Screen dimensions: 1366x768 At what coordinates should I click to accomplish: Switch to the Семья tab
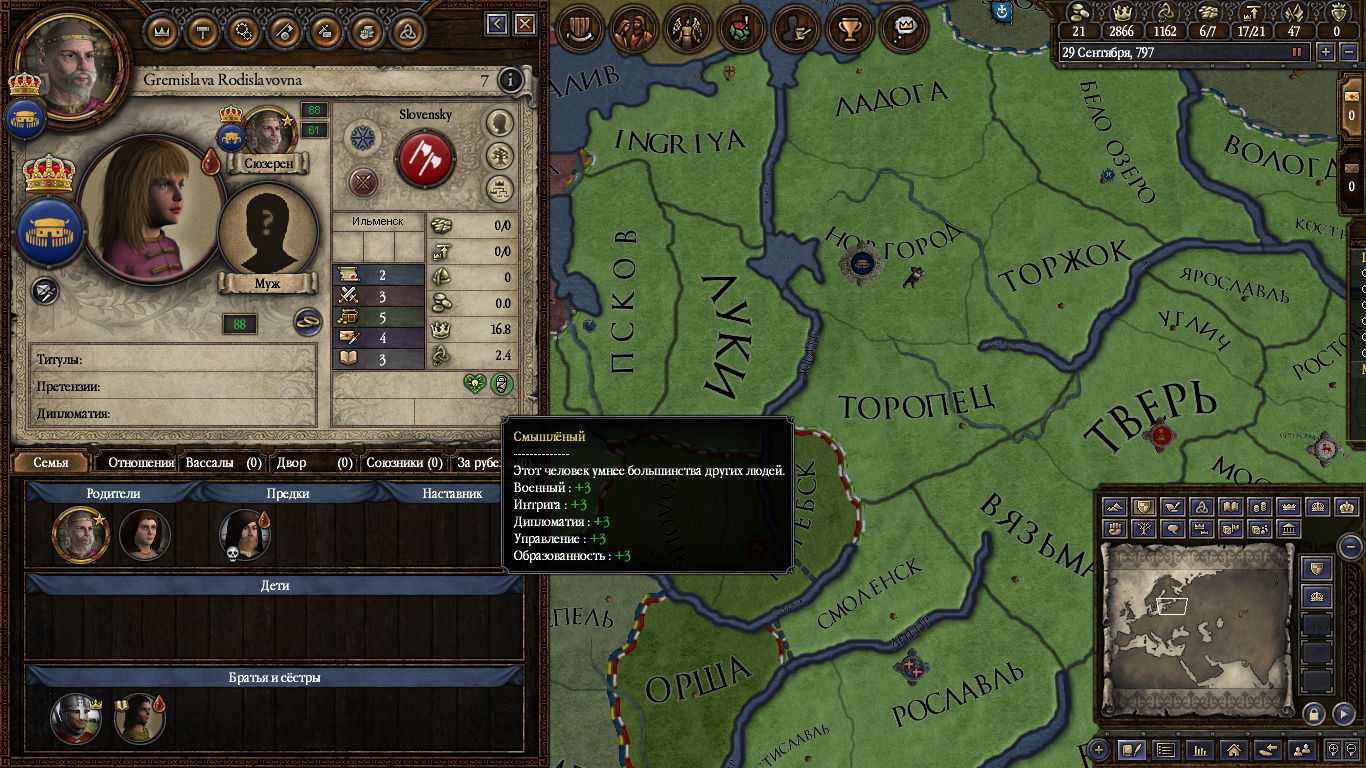pyautogui.click(x=51, y=463)
